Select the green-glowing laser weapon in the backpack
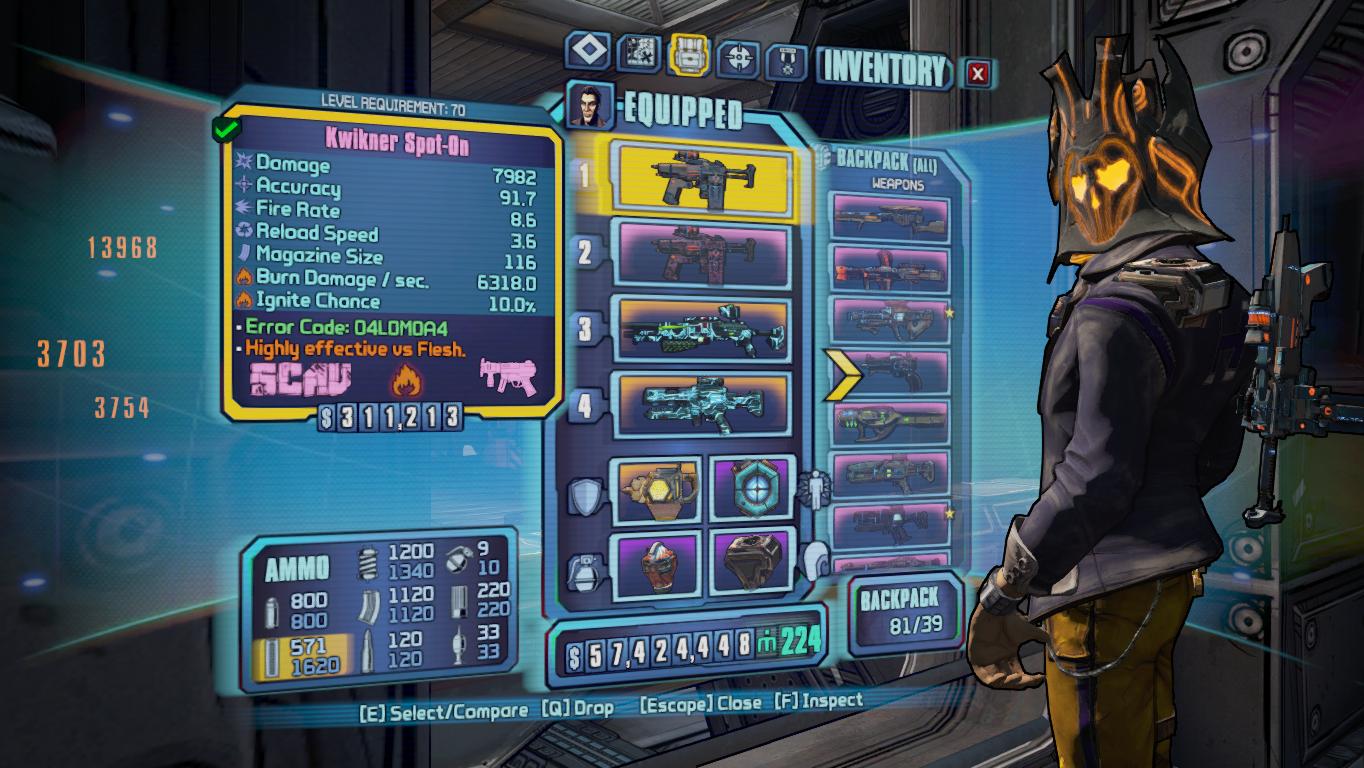Screen dimensions: 1364x768 click(x=890, y=423)
